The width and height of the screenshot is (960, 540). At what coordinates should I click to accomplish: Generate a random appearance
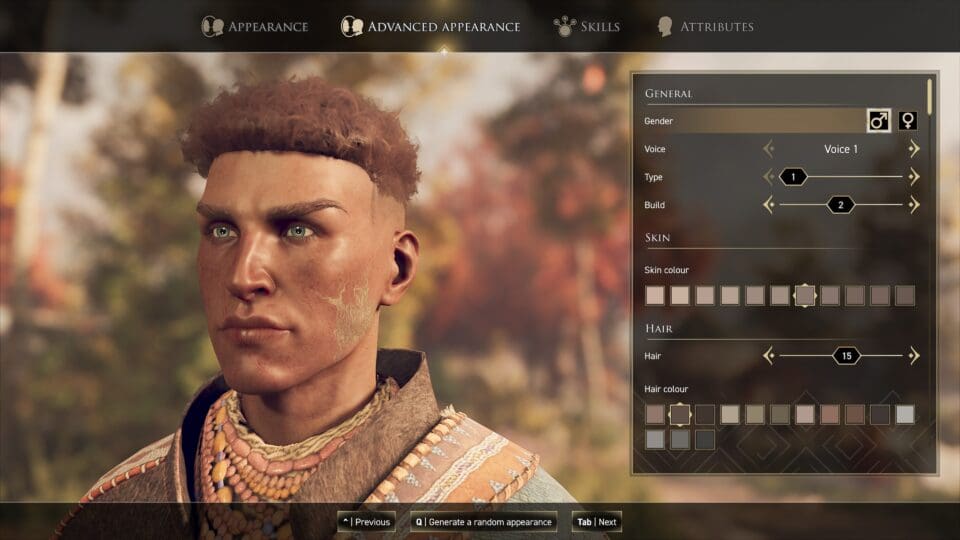point(483,522)
